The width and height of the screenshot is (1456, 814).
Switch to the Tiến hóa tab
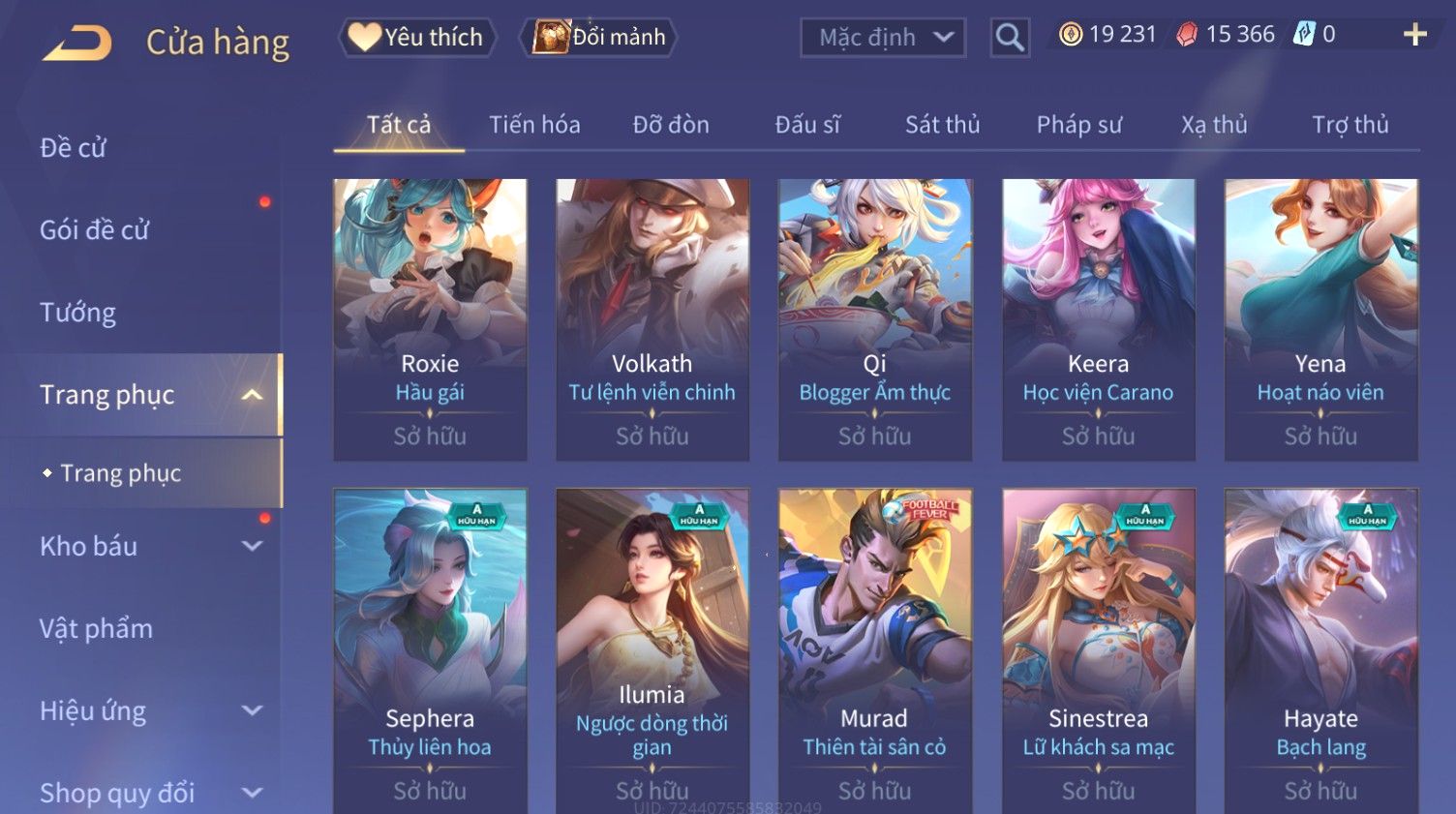(534, 125)
